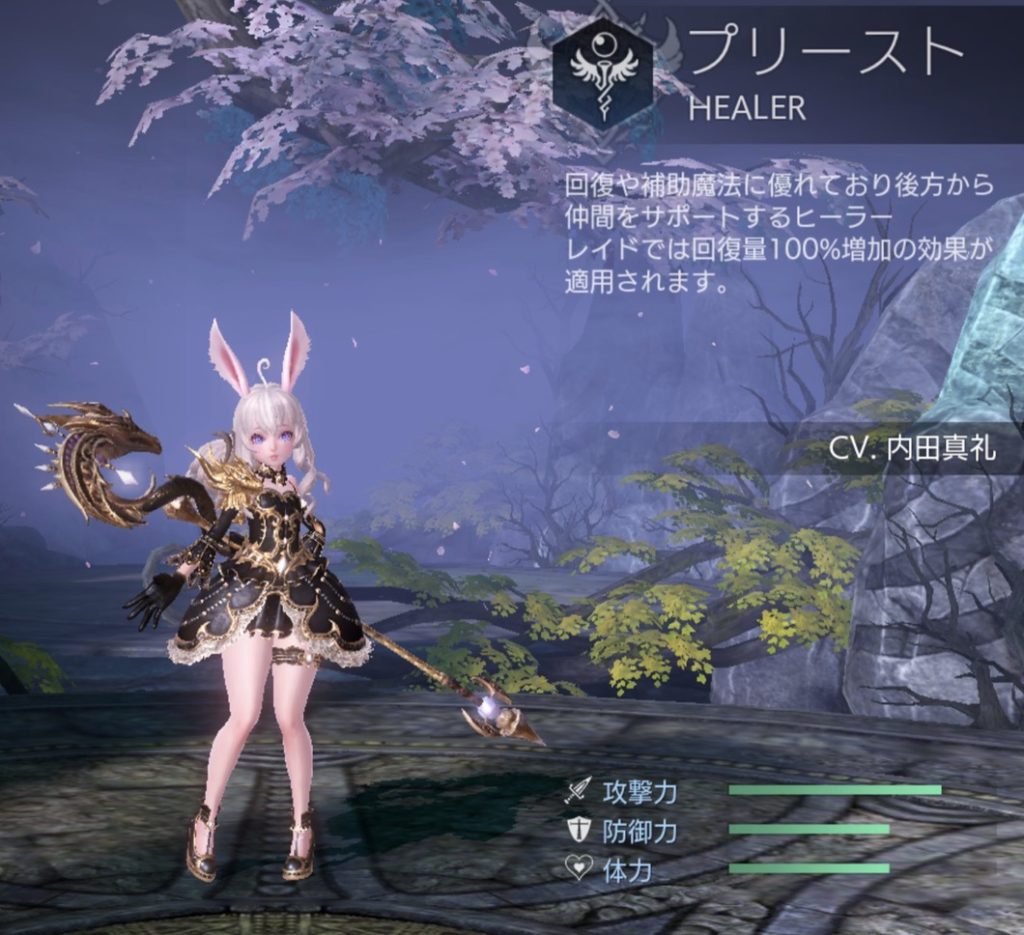
Task: Select the CV. 内田真礼 voice label
Action: click(x=912, y=448)
